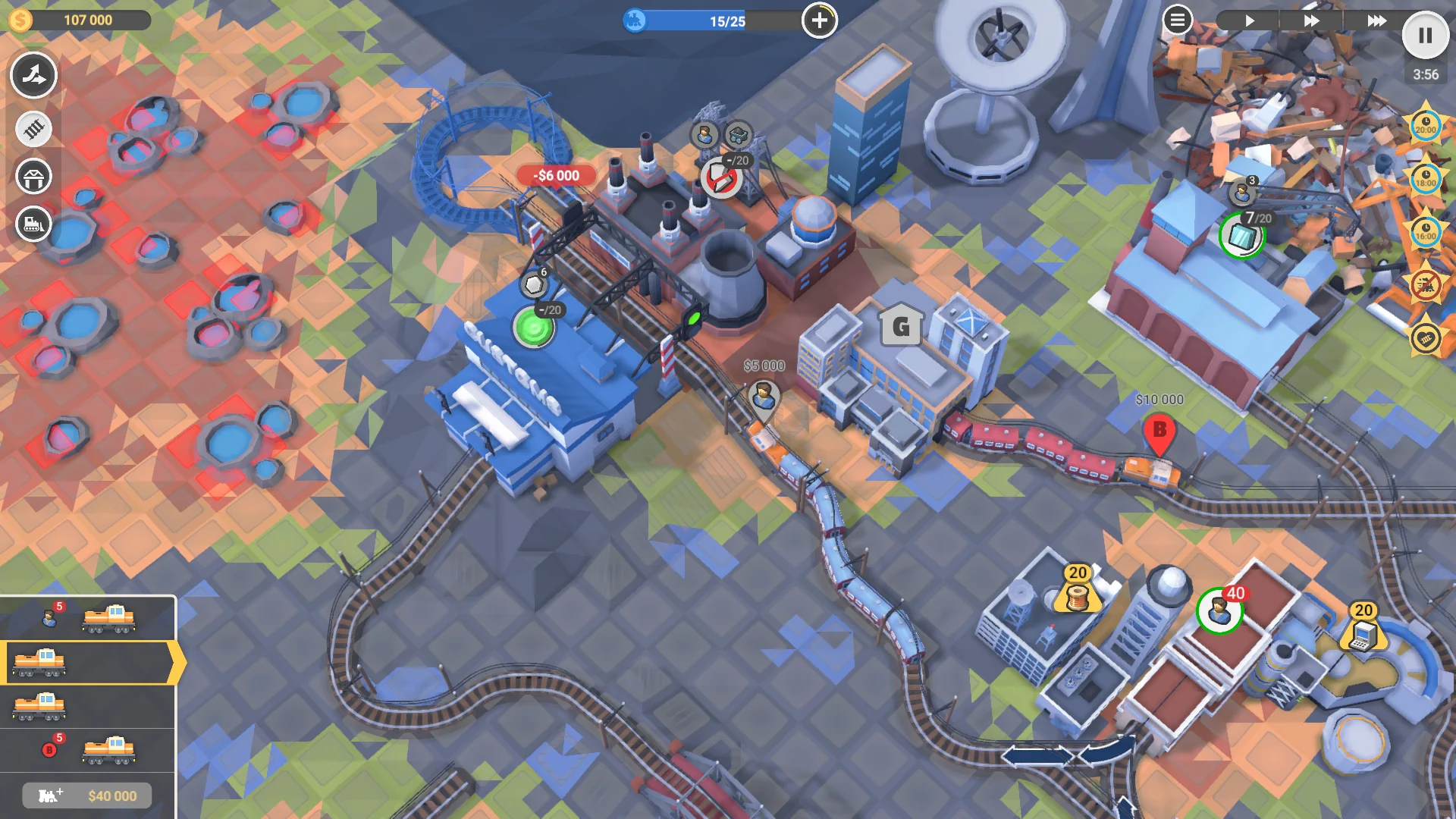Switch to normal play speed
The width and height of the screenshot is (1456, 819).
coord(1250,20)
